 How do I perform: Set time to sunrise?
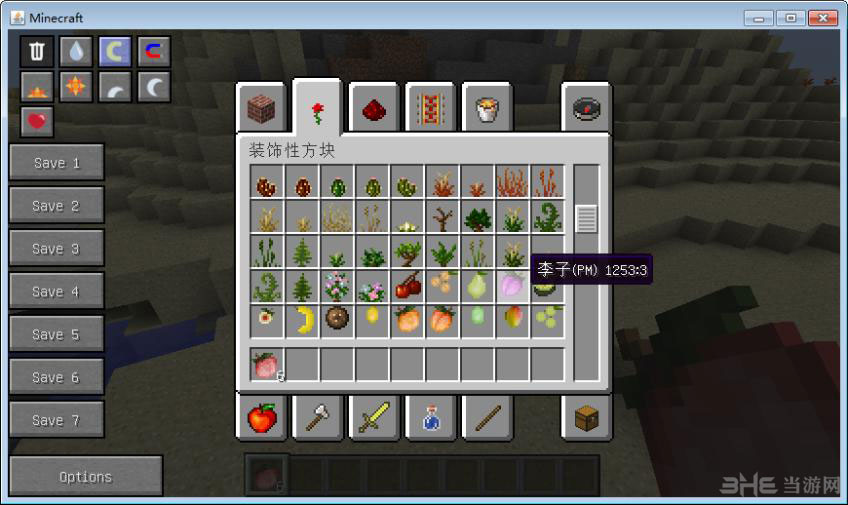tap(37, 88)
